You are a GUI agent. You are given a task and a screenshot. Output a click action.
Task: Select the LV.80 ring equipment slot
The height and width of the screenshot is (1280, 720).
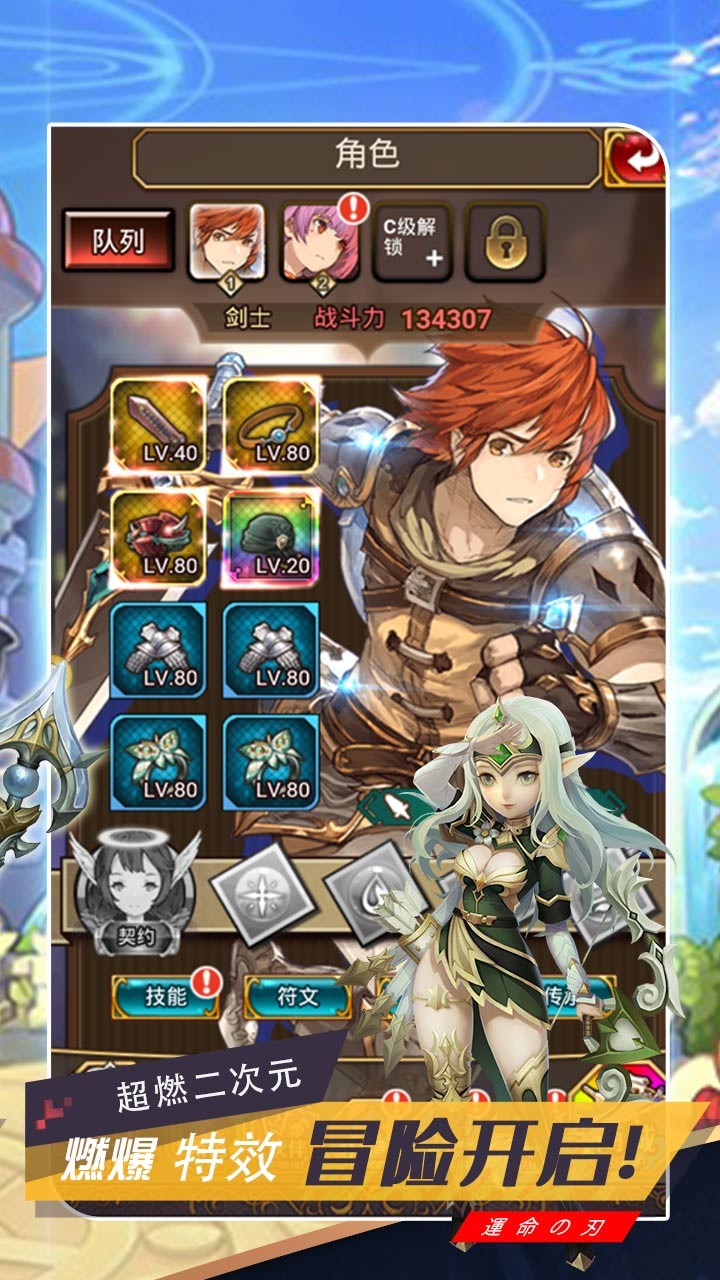point(270,424)
